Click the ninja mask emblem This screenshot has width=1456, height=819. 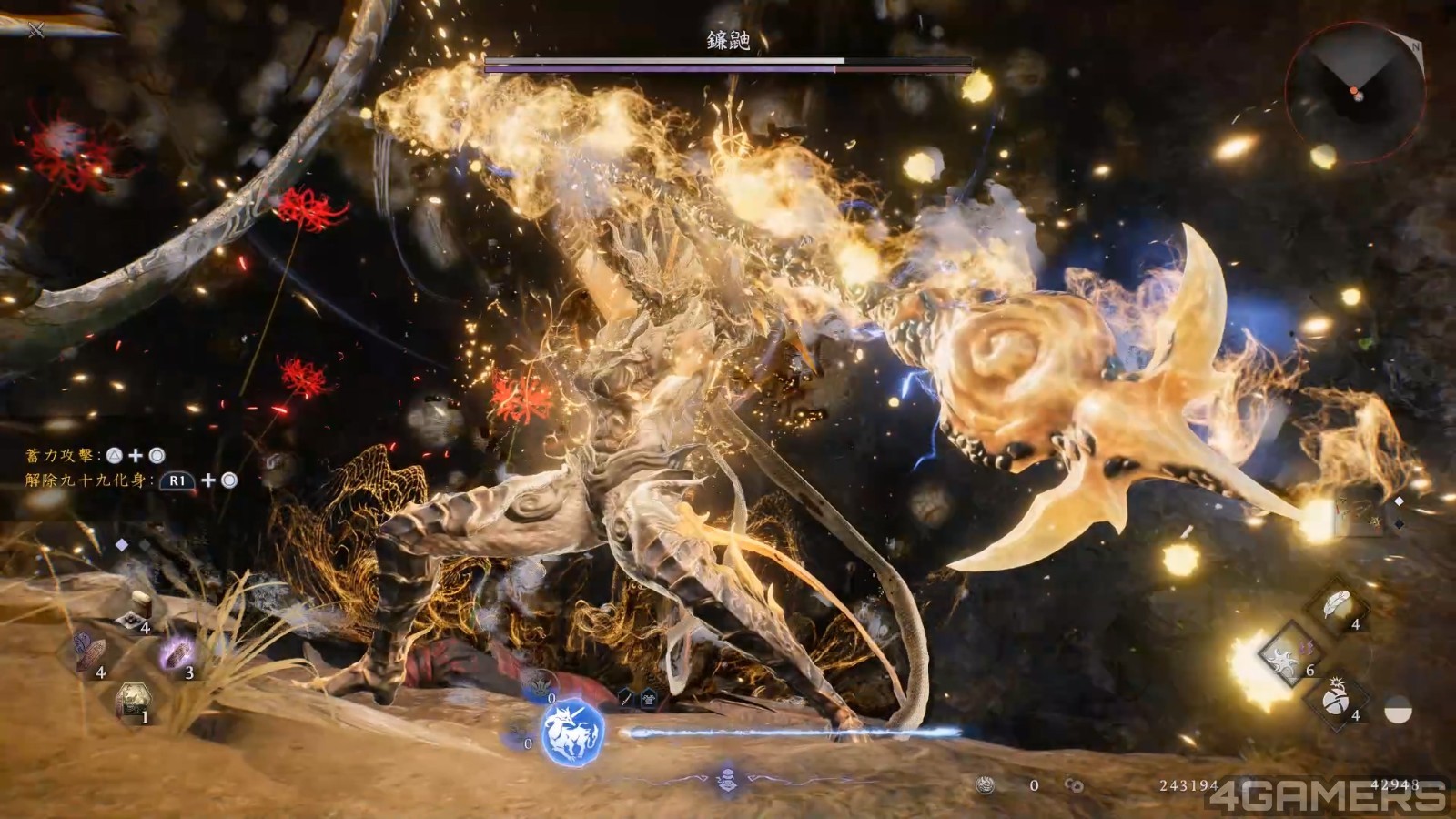727,779
